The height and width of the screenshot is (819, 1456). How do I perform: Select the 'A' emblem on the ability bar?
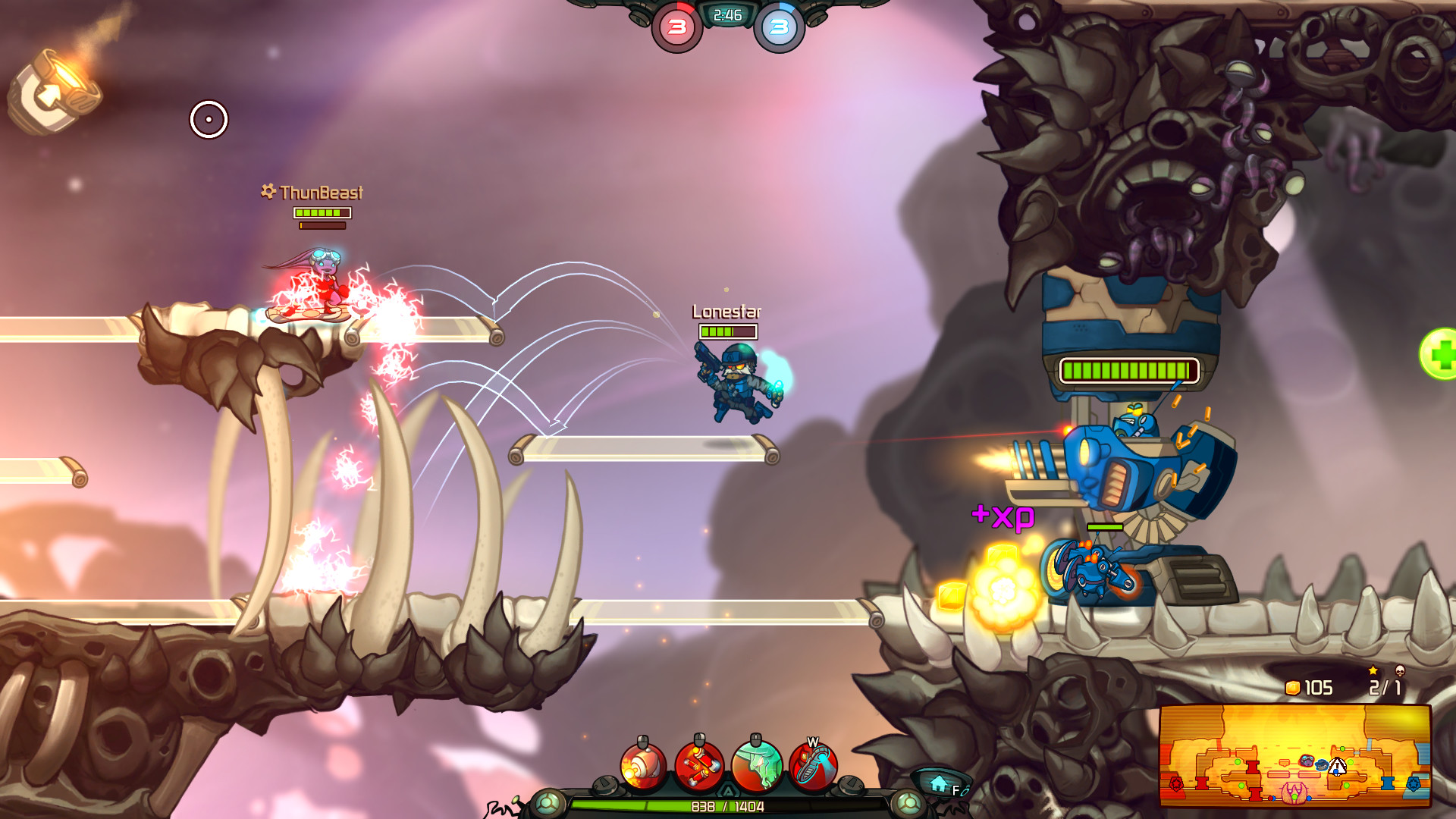click(x=728, y=789)
